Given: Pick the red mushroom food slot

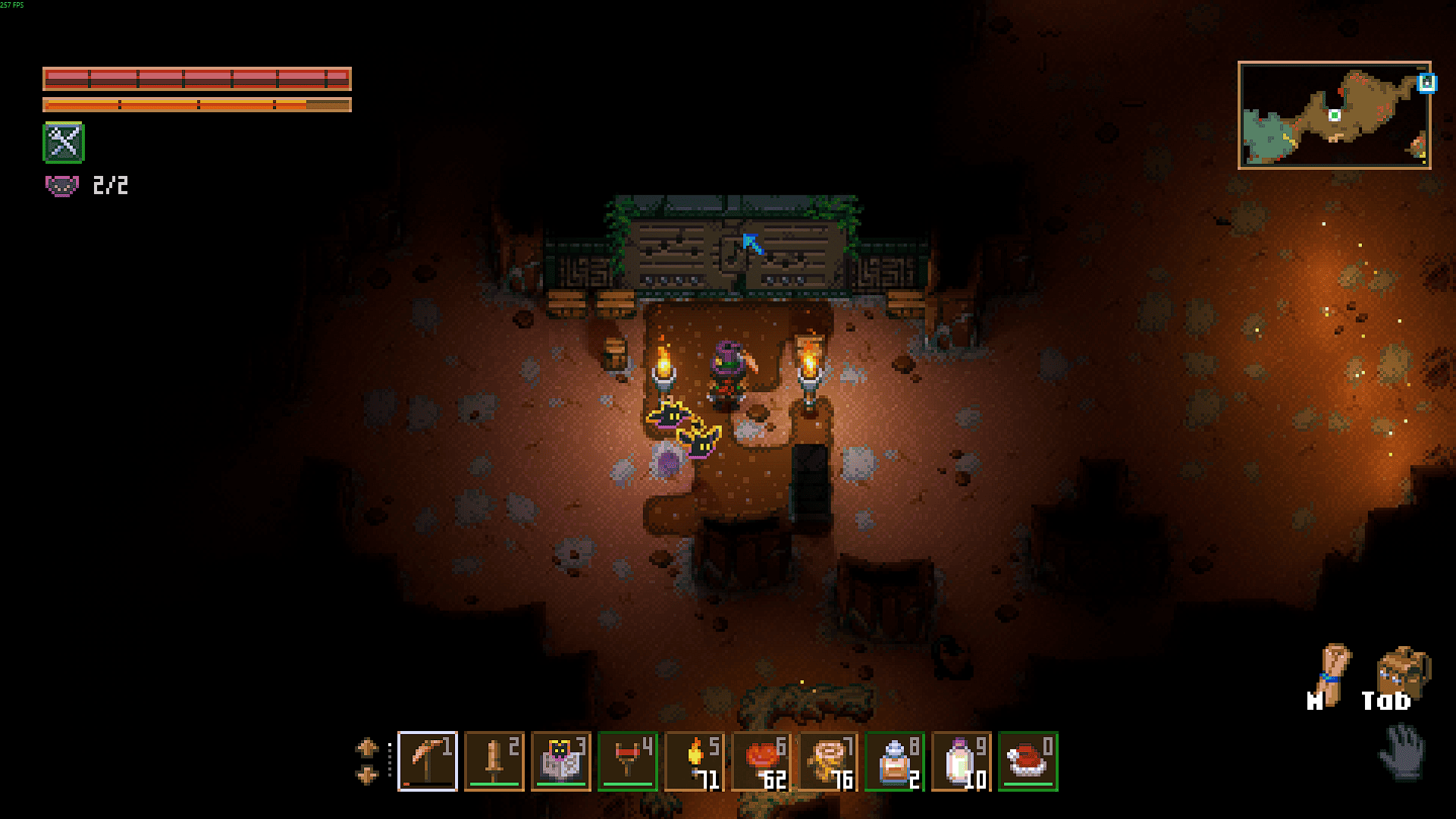Looking at the screenshot, I should point(761,761).
